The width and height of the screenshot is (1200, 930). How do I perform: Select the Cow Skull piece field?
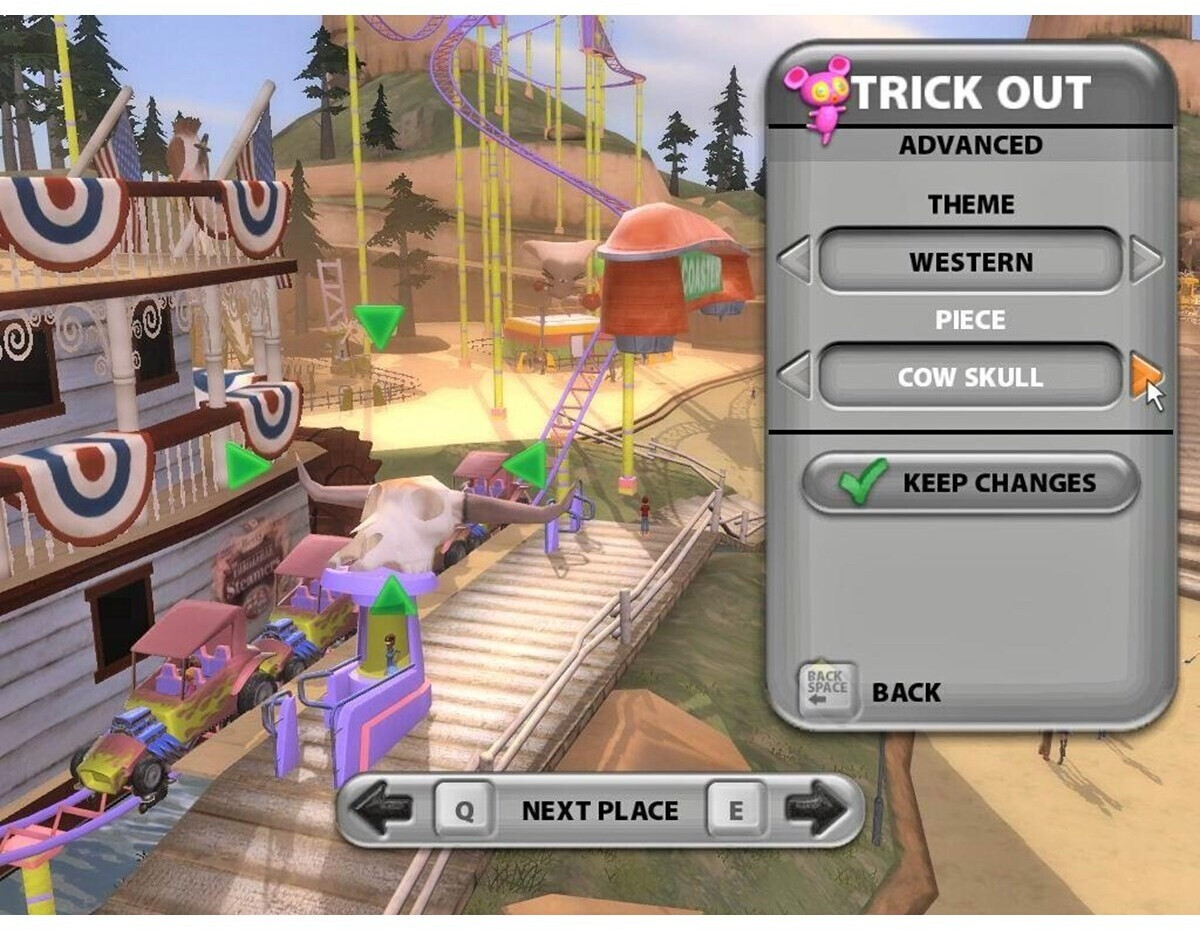tap(970, 377)
